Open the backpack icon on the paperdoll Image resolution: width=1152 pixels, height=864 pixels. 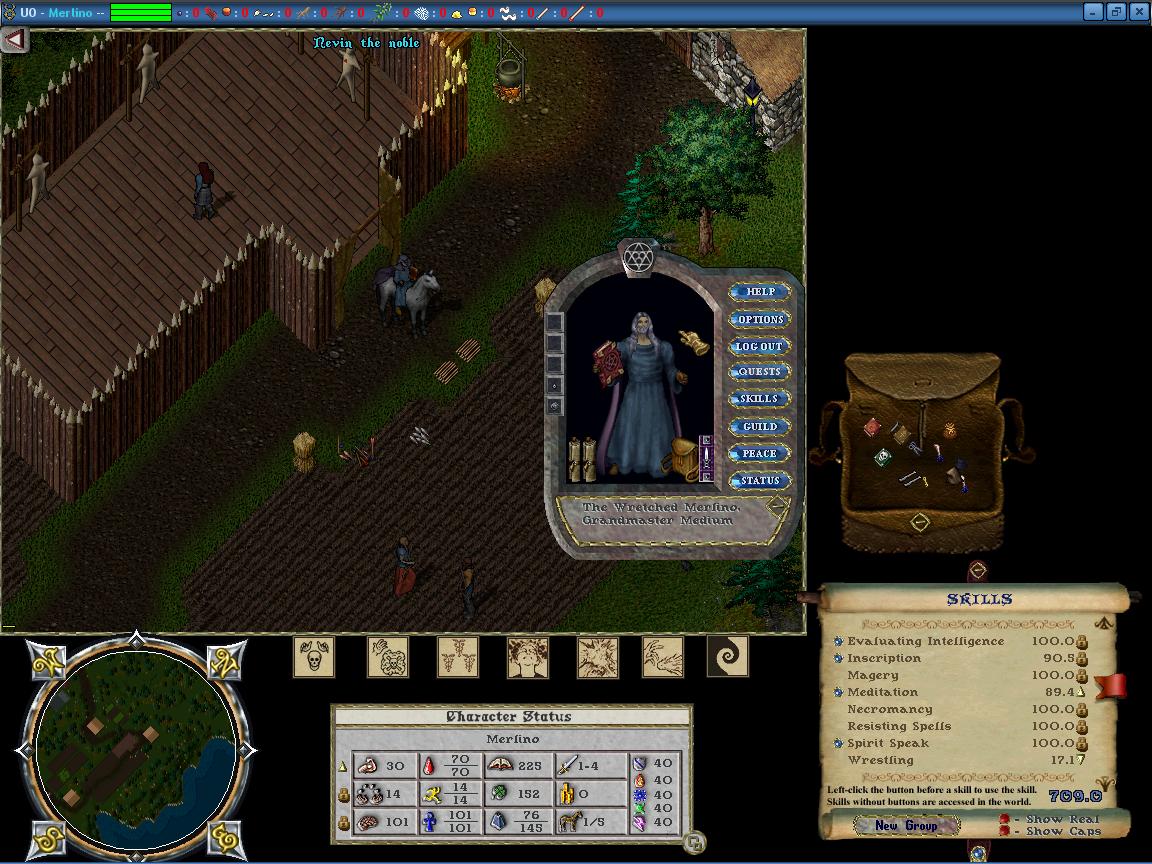click(x=685, y=457)
